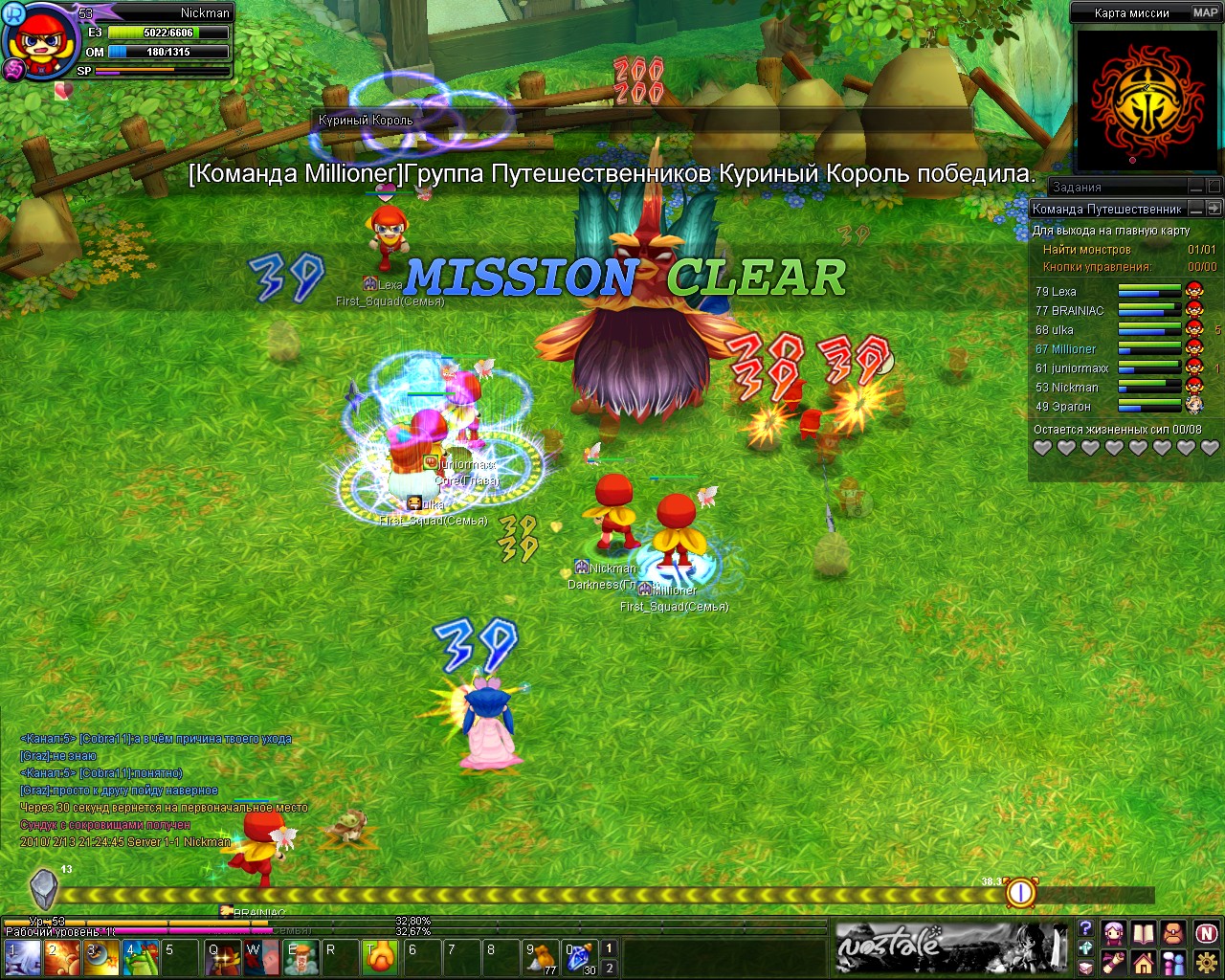Select party member Lexa in team list
The image size is (1225, 980).
[1056, 292]
